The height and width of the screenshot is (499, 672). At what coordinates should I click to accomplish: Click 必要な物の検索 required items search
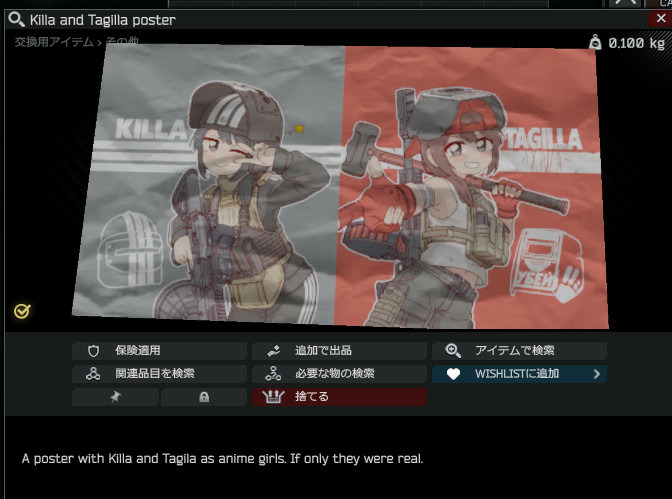pos(339,374)
